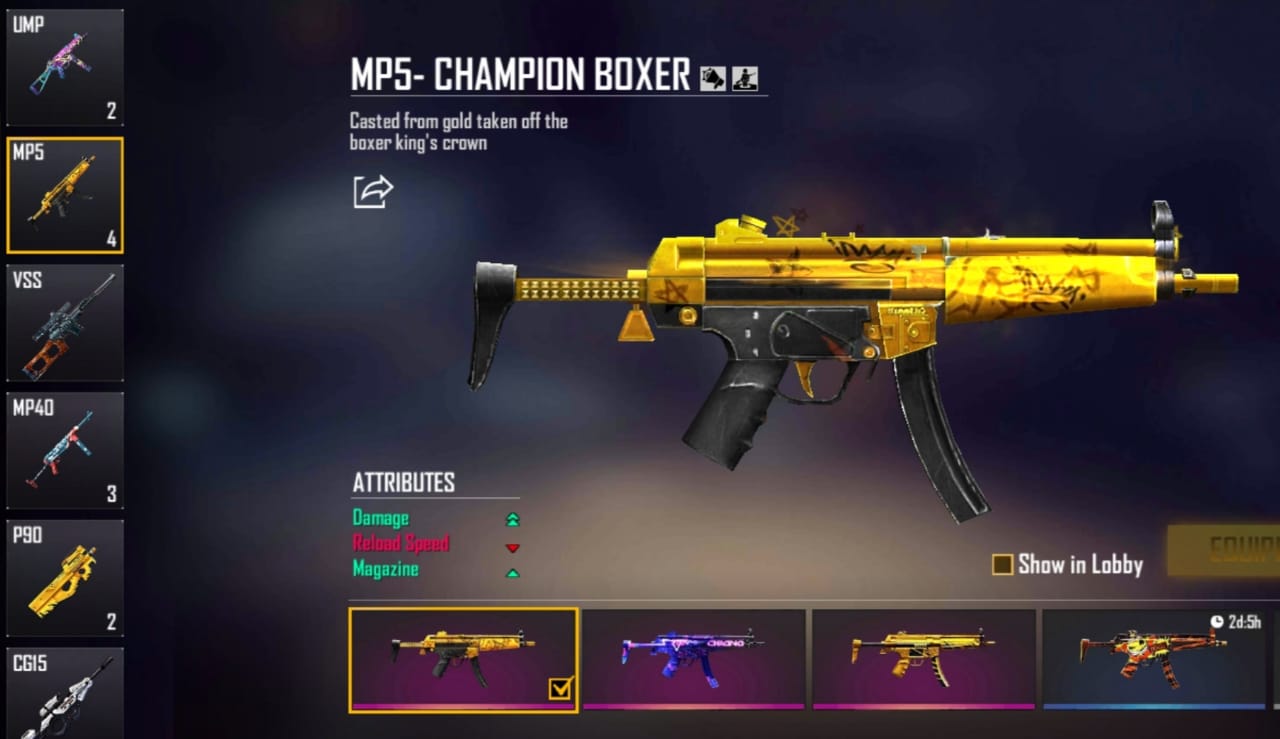Image resolution: width=1280 pixels, height=739 pixels.
Task: Click the Reload Speed downgrade arrow
Action: pos(513,547)
